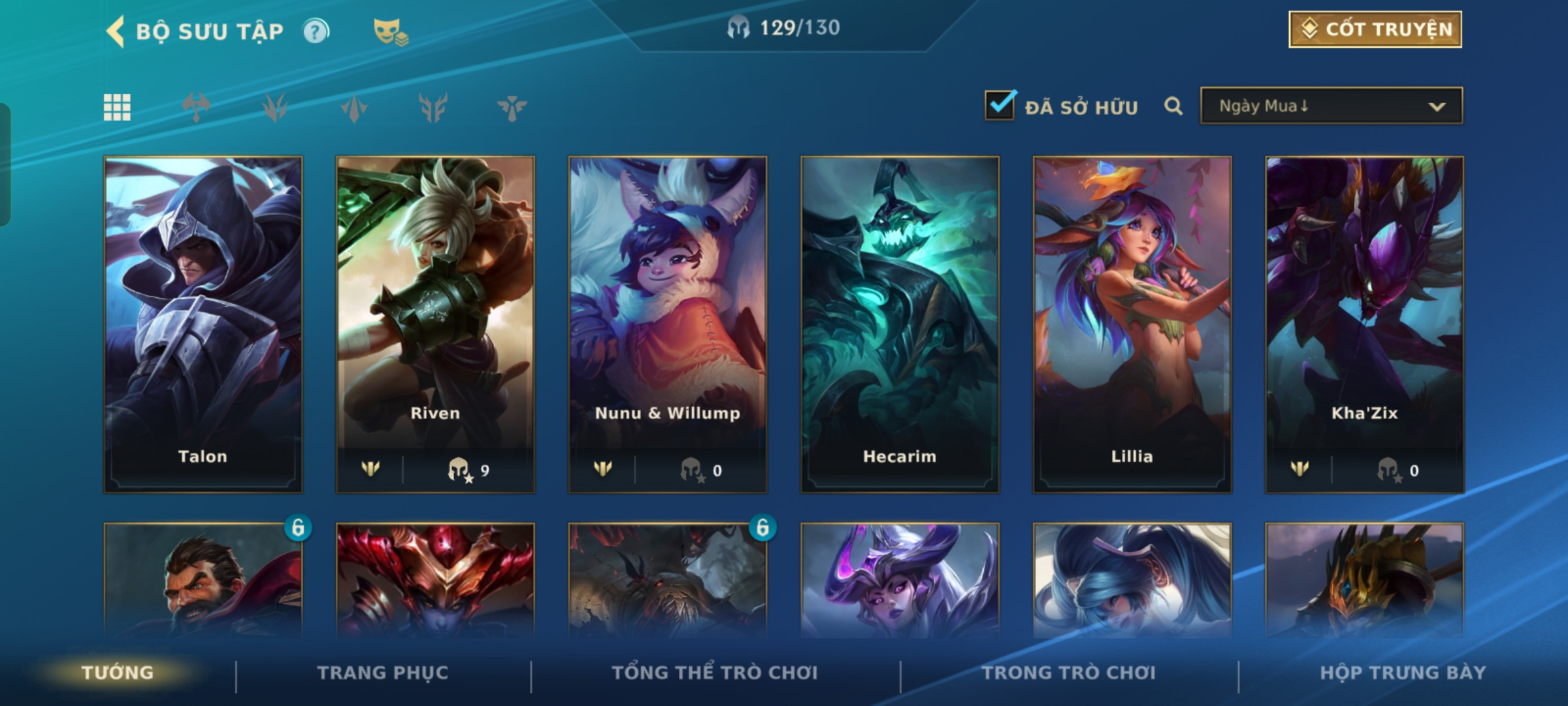Go back from the Bộ Sưu Tập screen
1568x706 pixels.
116,31
